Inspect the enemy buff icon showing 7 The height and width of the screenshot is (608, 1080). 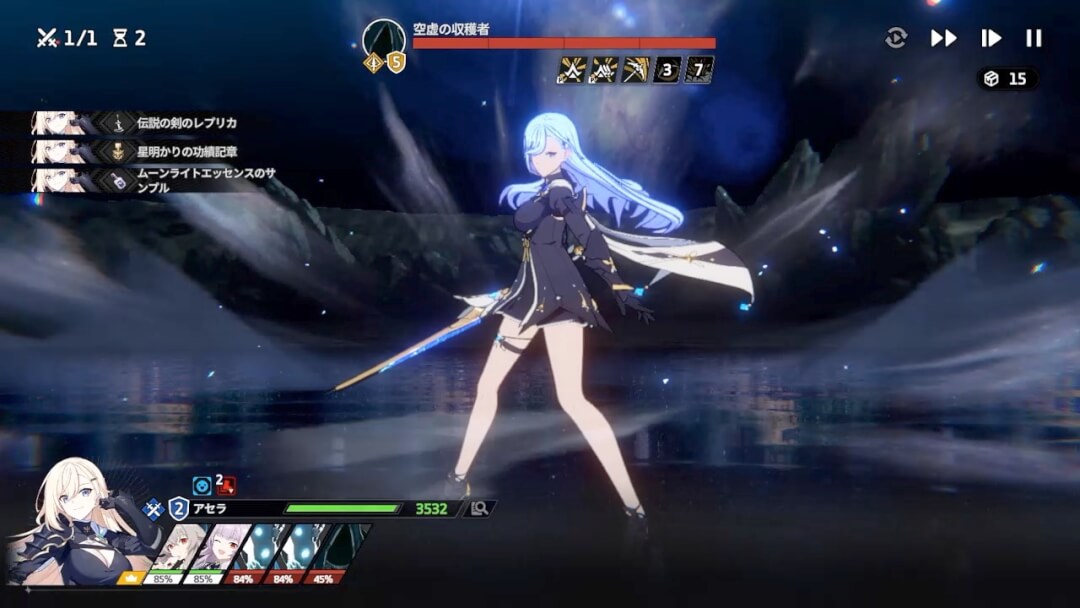[699, 70]
